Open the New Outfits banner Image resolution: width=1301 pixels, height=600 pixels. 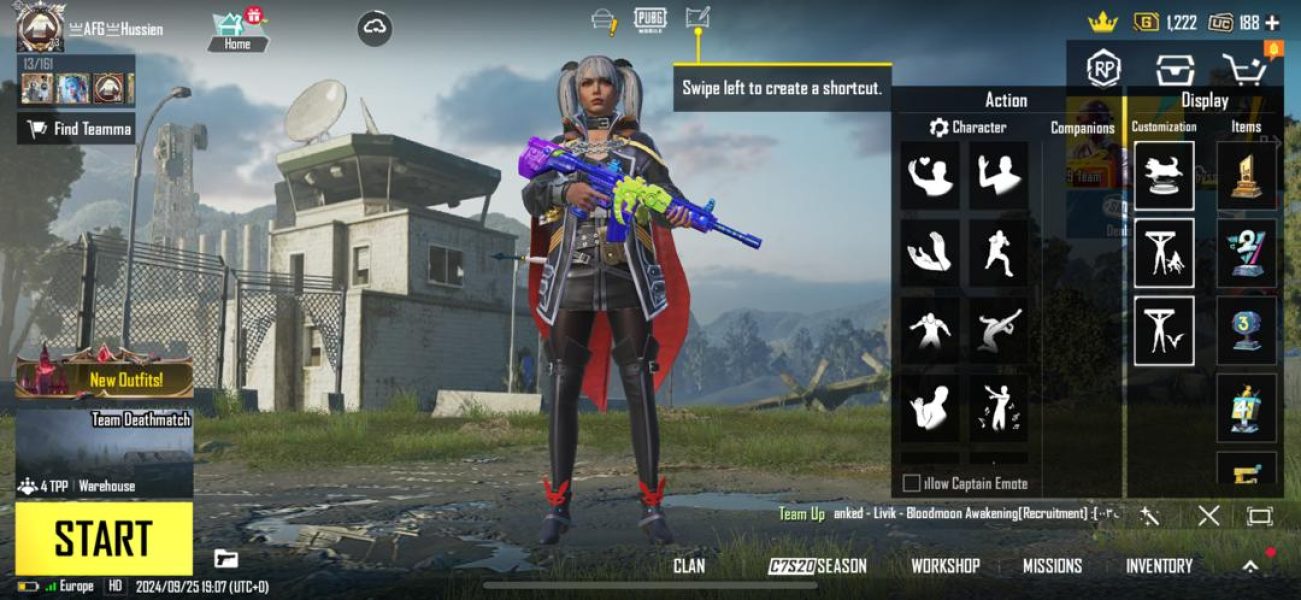(x=104, y=379)
